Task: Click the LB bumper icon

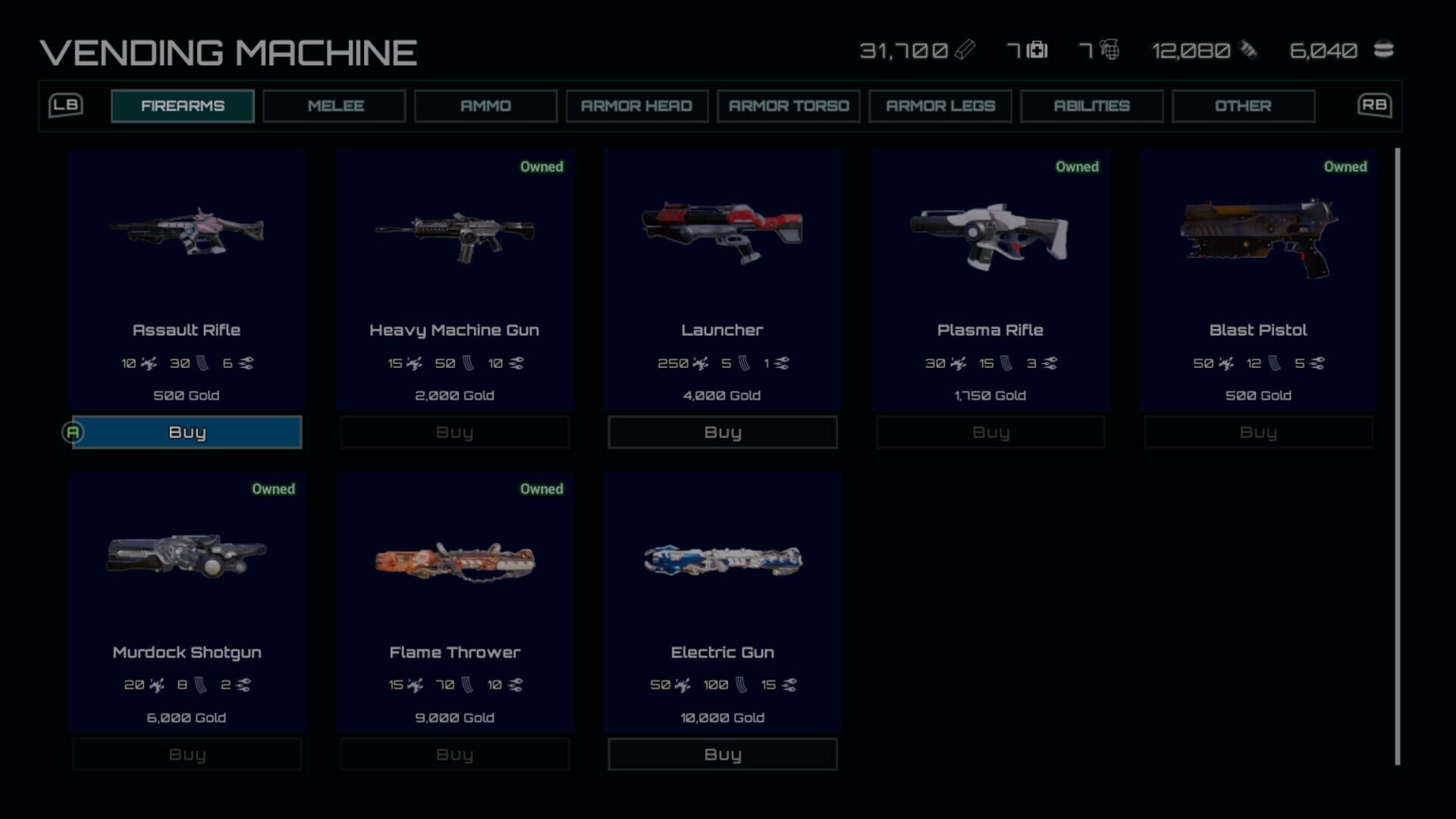Action: [x=66, y=105]
